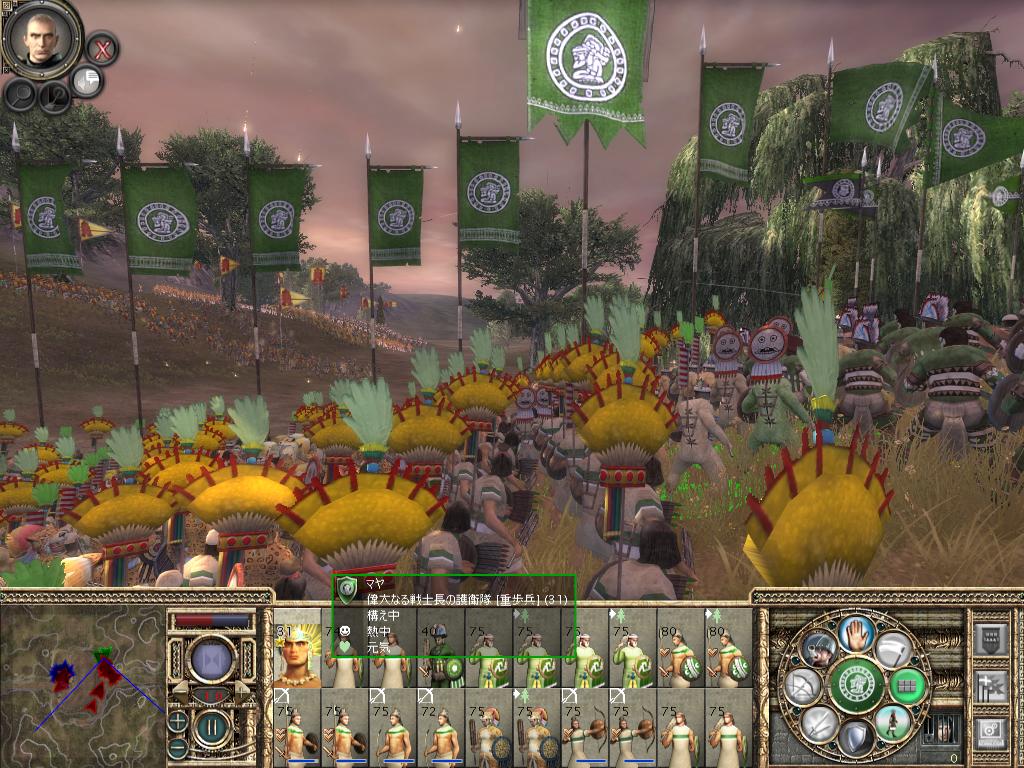Activate the halt raised-hand command

pos(856,632)
